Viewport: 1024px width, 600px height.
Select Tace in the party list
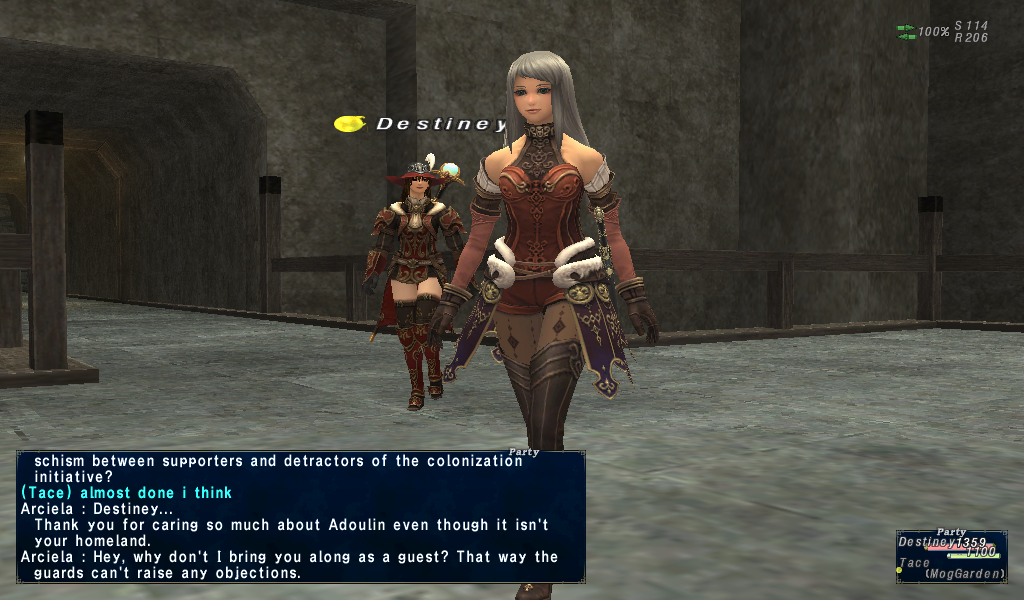916,564
